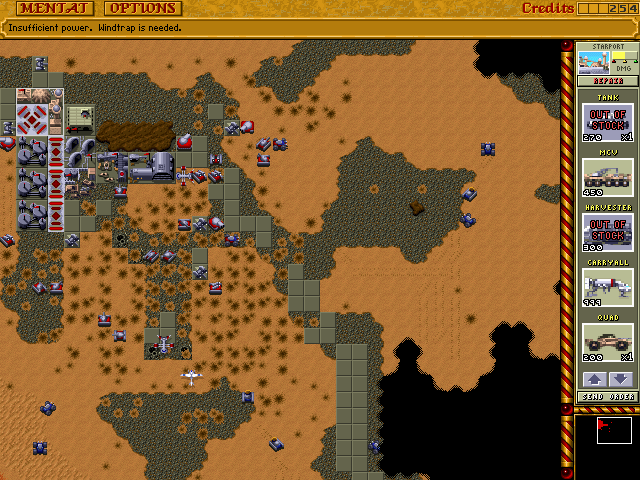Click the radar minimap
The image size is (640, 480).
tap(606, 443)
